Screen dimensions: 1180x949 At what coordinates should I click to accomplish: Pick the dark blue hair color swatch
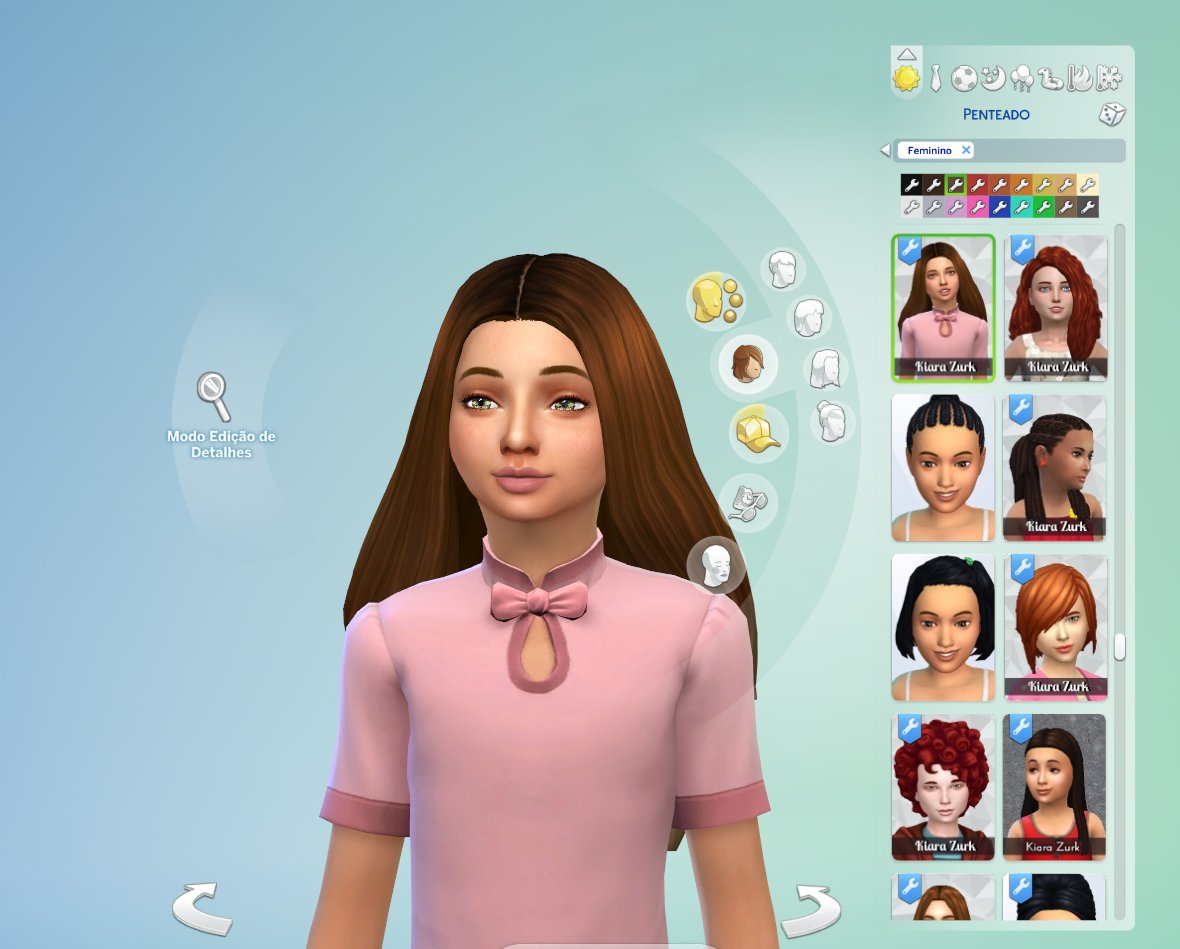coord(999,207)
